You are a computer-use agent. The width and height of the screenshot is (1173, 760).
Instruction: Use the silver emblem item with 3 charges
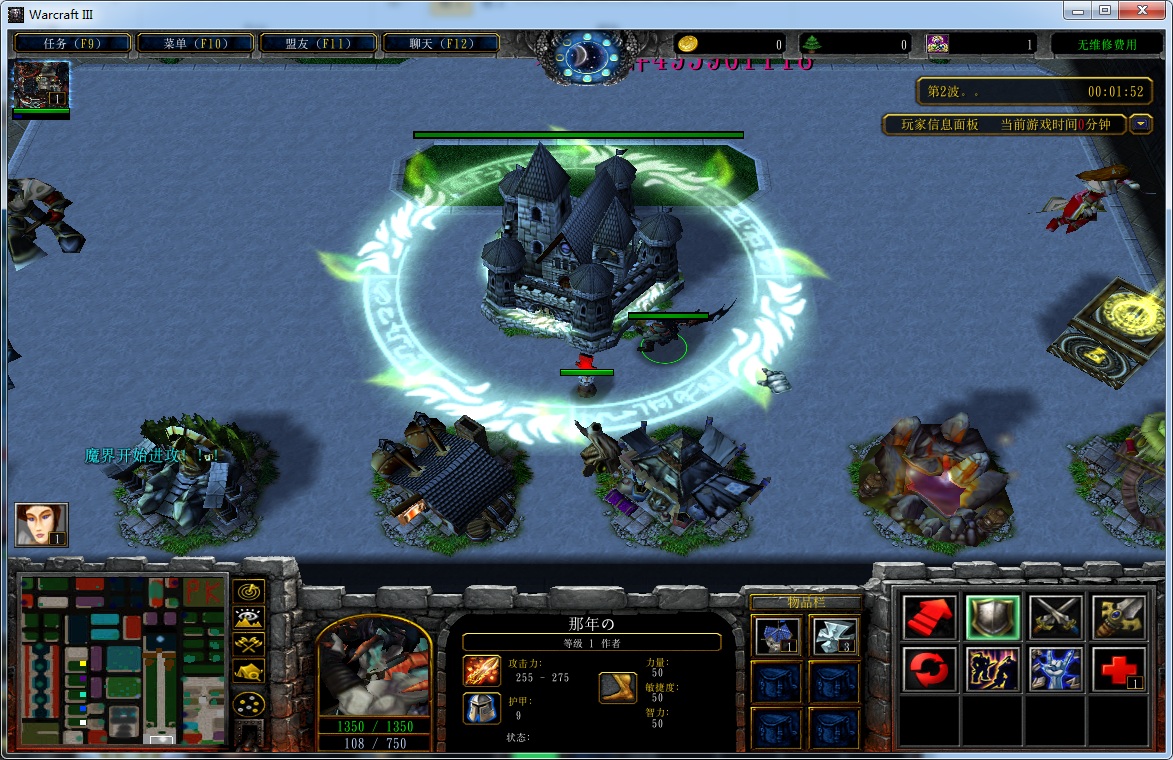tap(834, 636)
